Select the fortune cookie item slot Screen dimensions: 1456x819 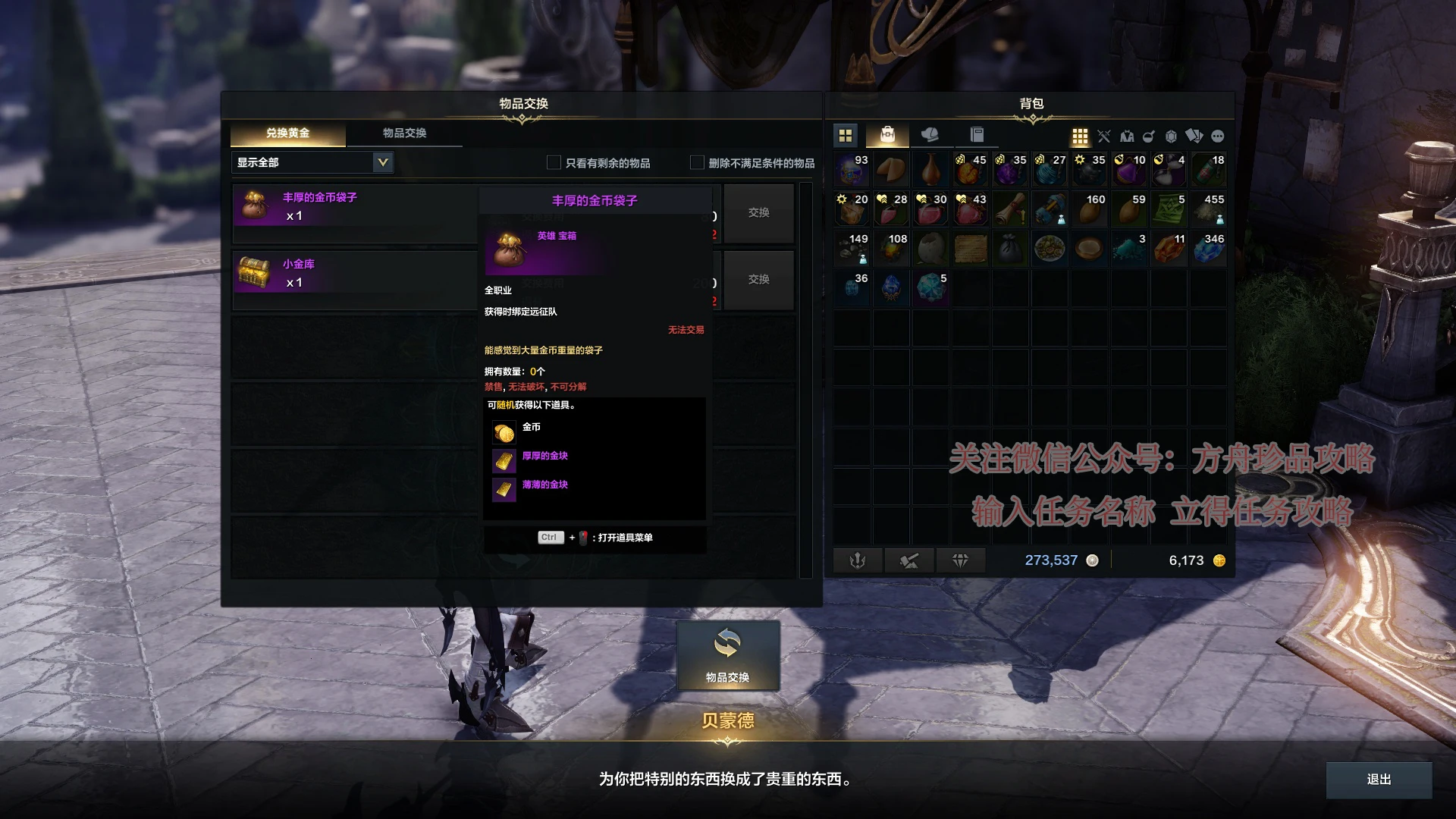[892, 169]
